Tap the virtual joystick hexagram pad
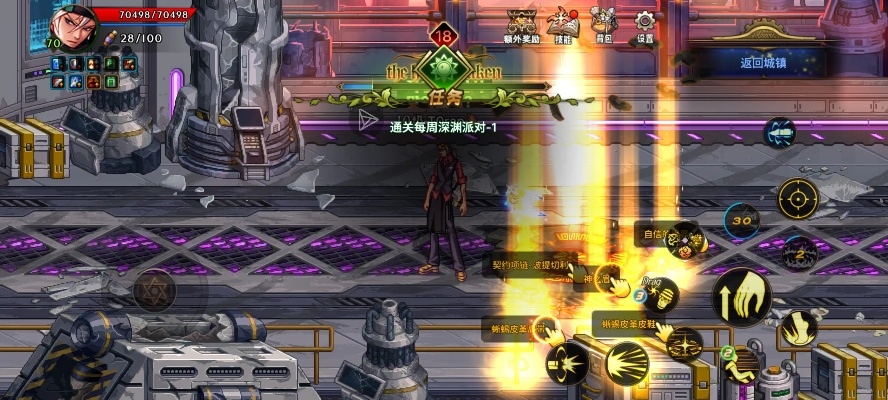The image size is (888, 400). 154,289
